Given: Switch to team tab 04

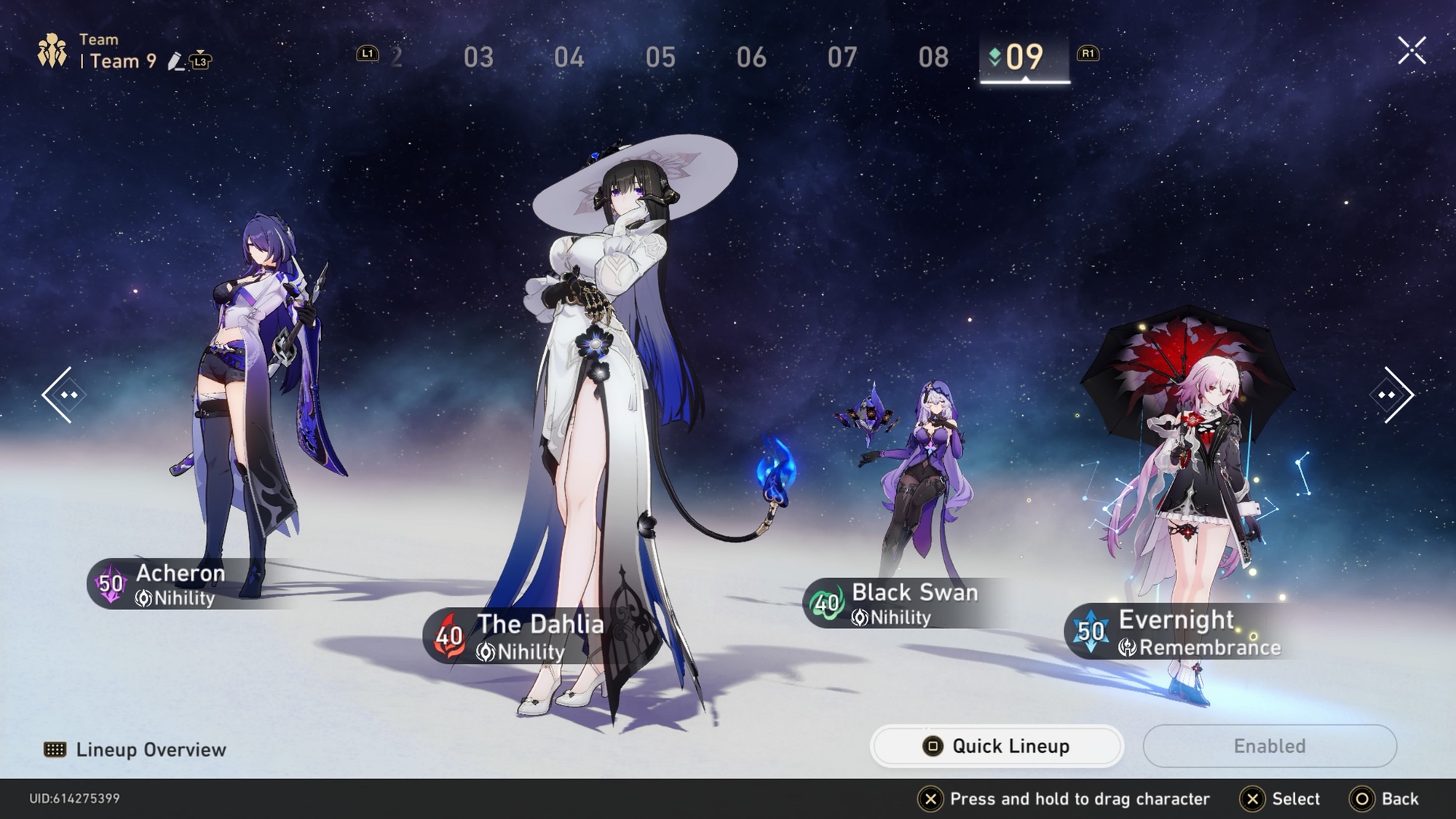Looking at the screenshot, I should click(x=569, y=57).
